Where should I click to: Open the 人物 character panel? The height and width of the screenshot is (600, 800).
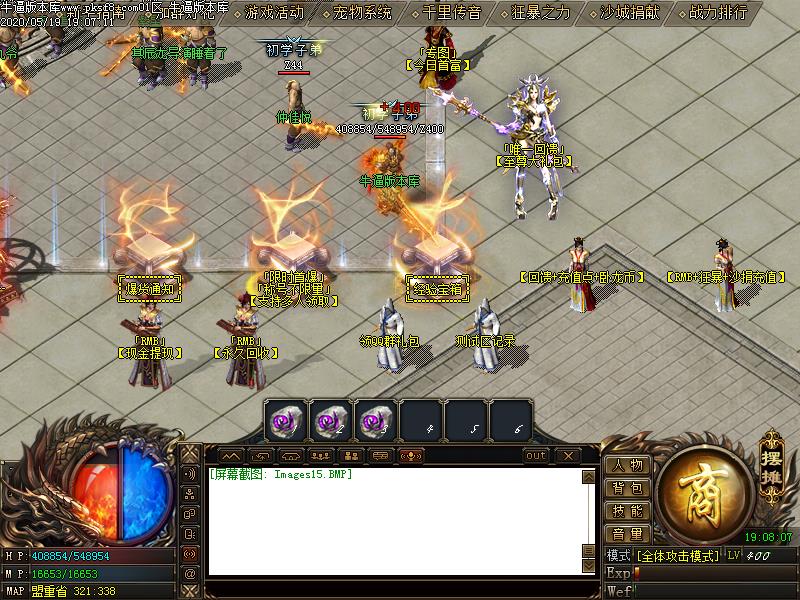coord(628,465)
